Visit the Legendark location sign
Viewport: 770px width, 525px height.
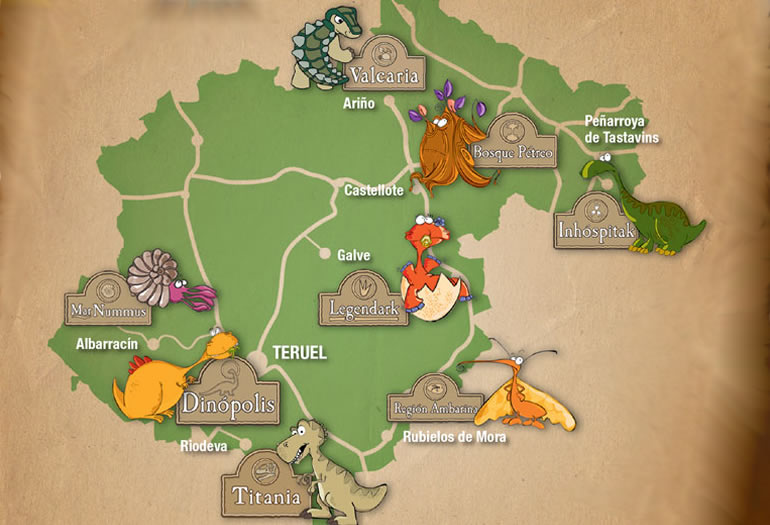coord(364,304)
